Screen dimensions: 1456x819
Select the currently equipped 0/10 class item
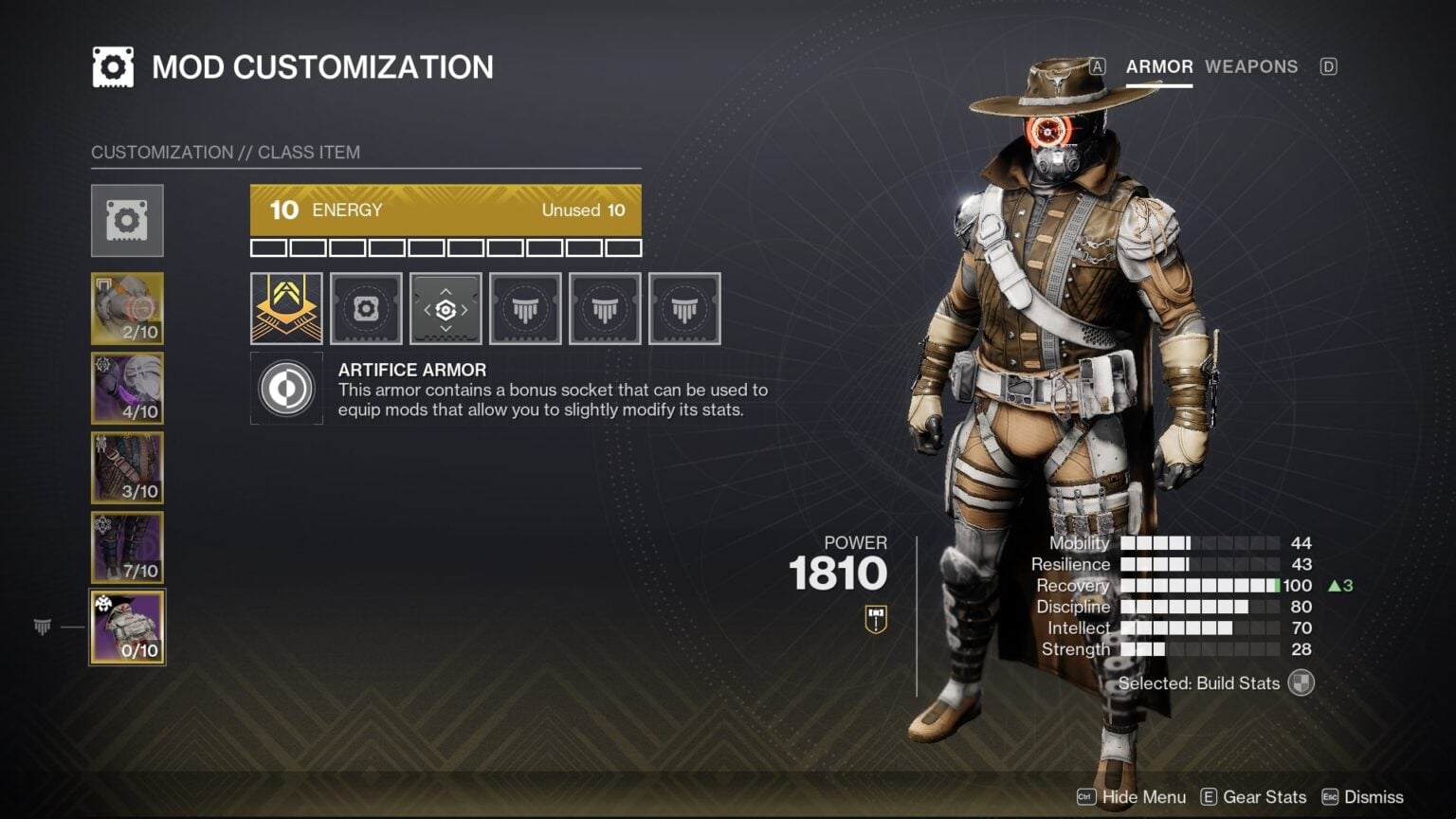pos(127,626)
